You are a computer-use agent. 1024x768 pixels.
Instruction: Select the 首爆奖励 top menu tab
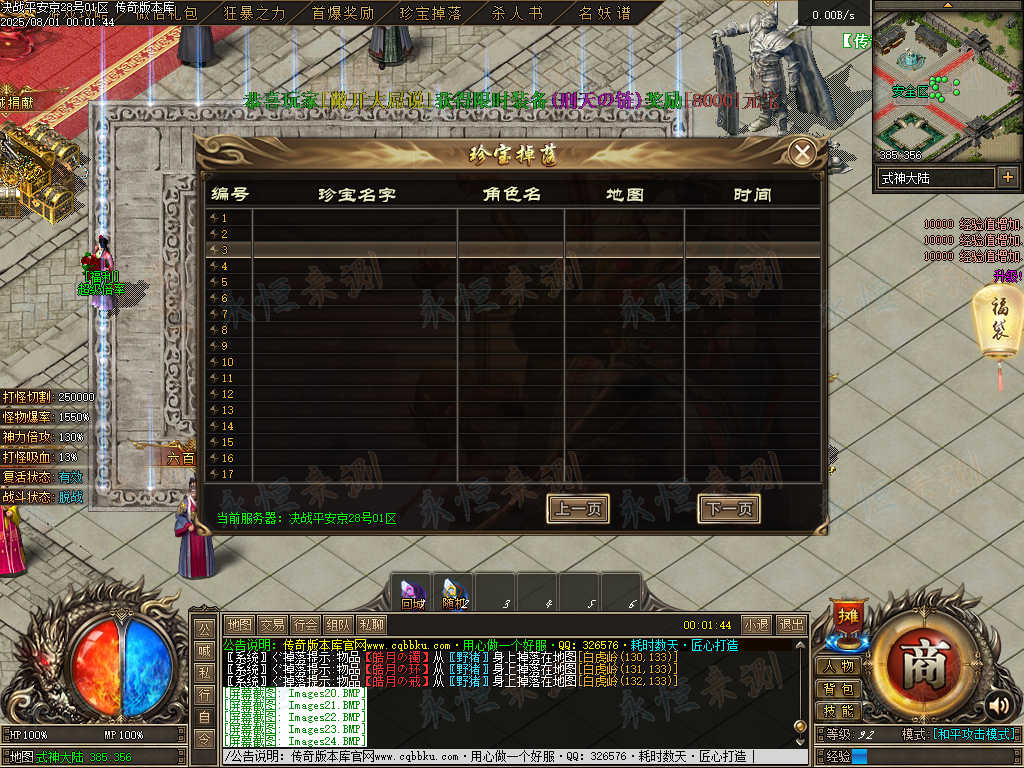point(342,13)
